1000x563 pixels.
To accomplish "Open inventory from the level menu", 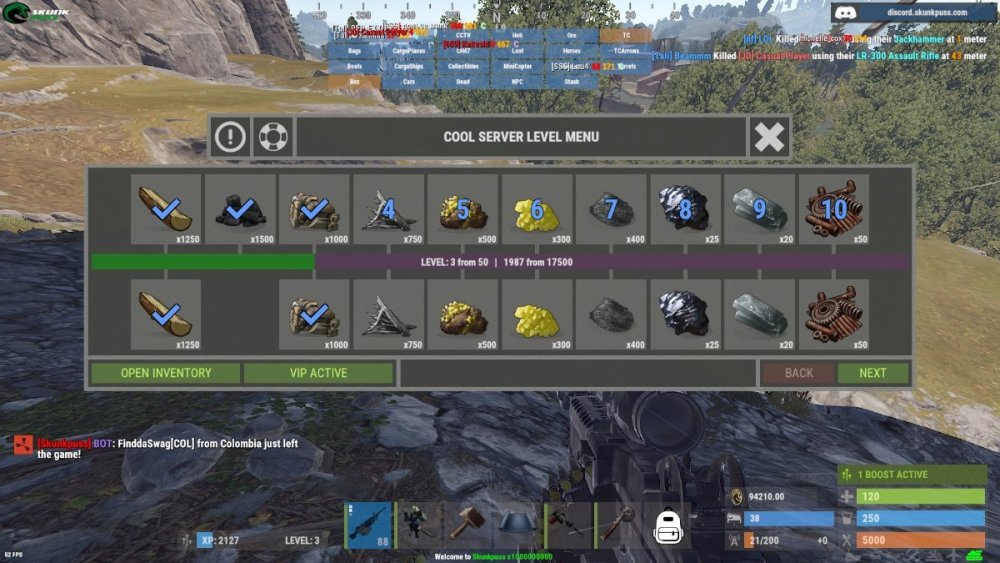I will [166, 373].
